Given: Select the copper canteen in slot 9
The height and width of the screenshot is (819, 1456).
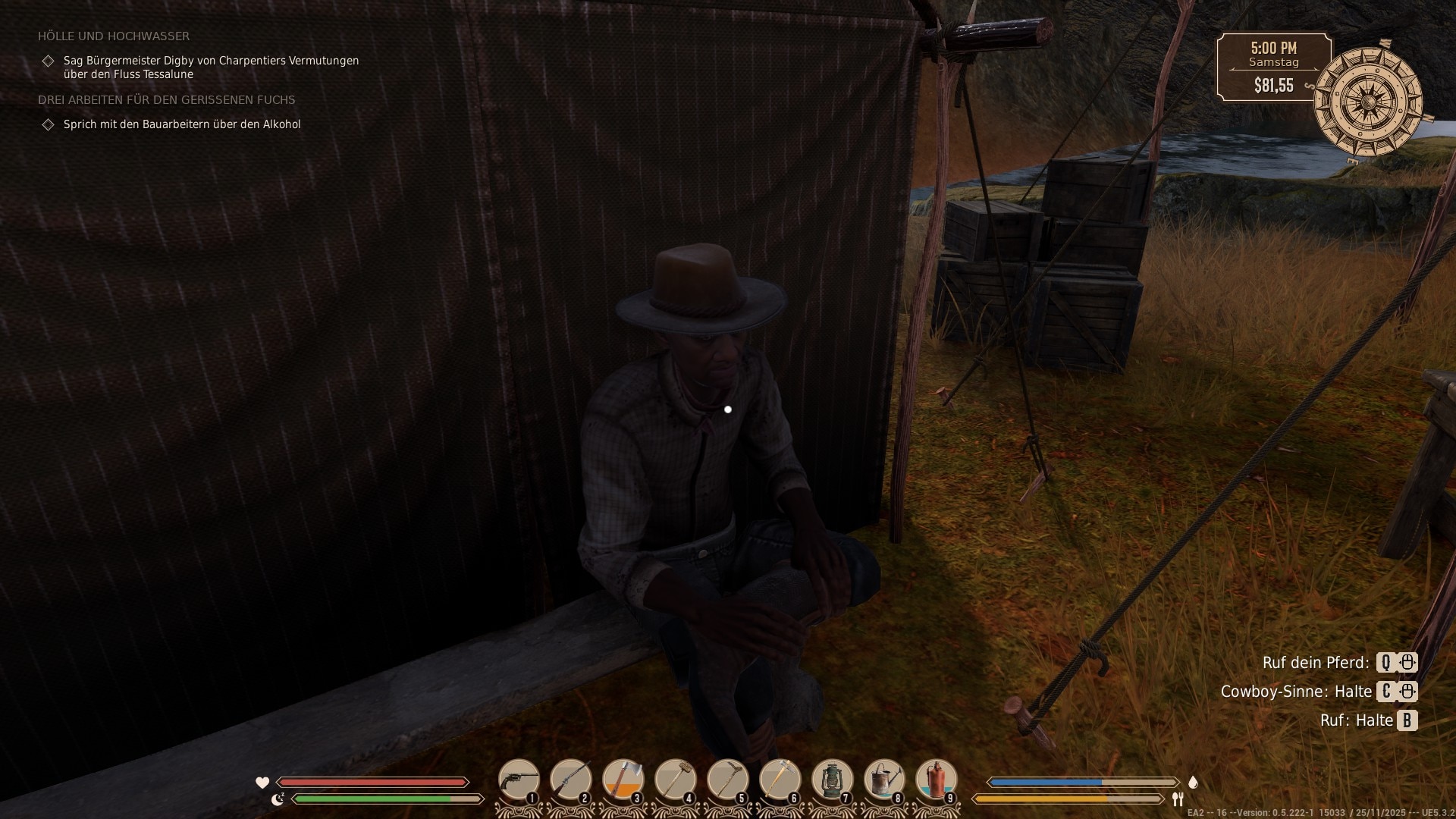Looking at the screenshot, I should [x=937, y=780].
